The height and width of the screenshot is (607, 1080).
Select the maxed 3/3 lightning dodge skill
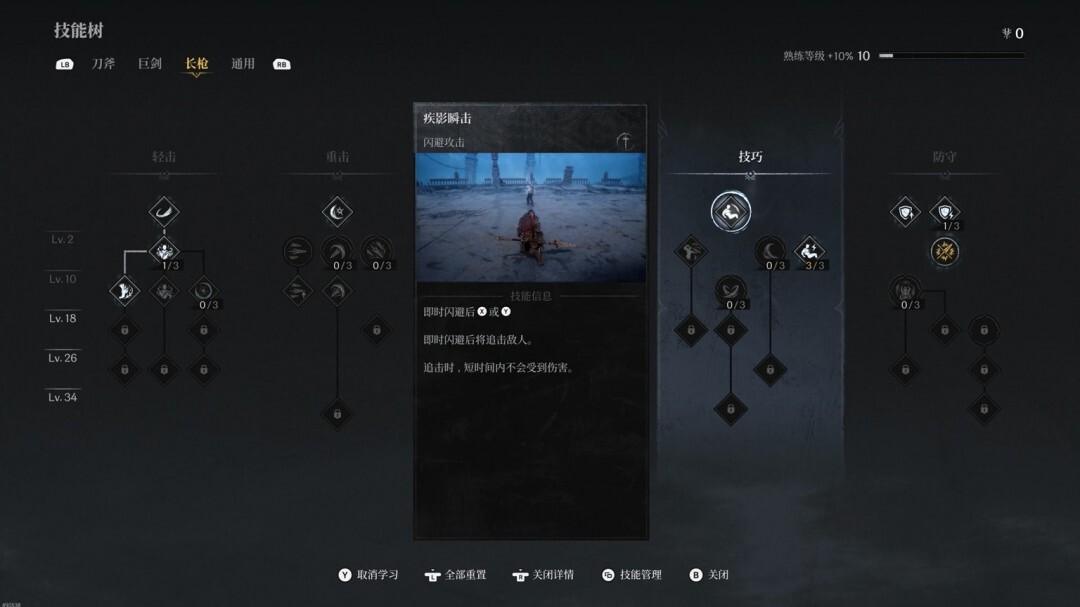[810, 251]
